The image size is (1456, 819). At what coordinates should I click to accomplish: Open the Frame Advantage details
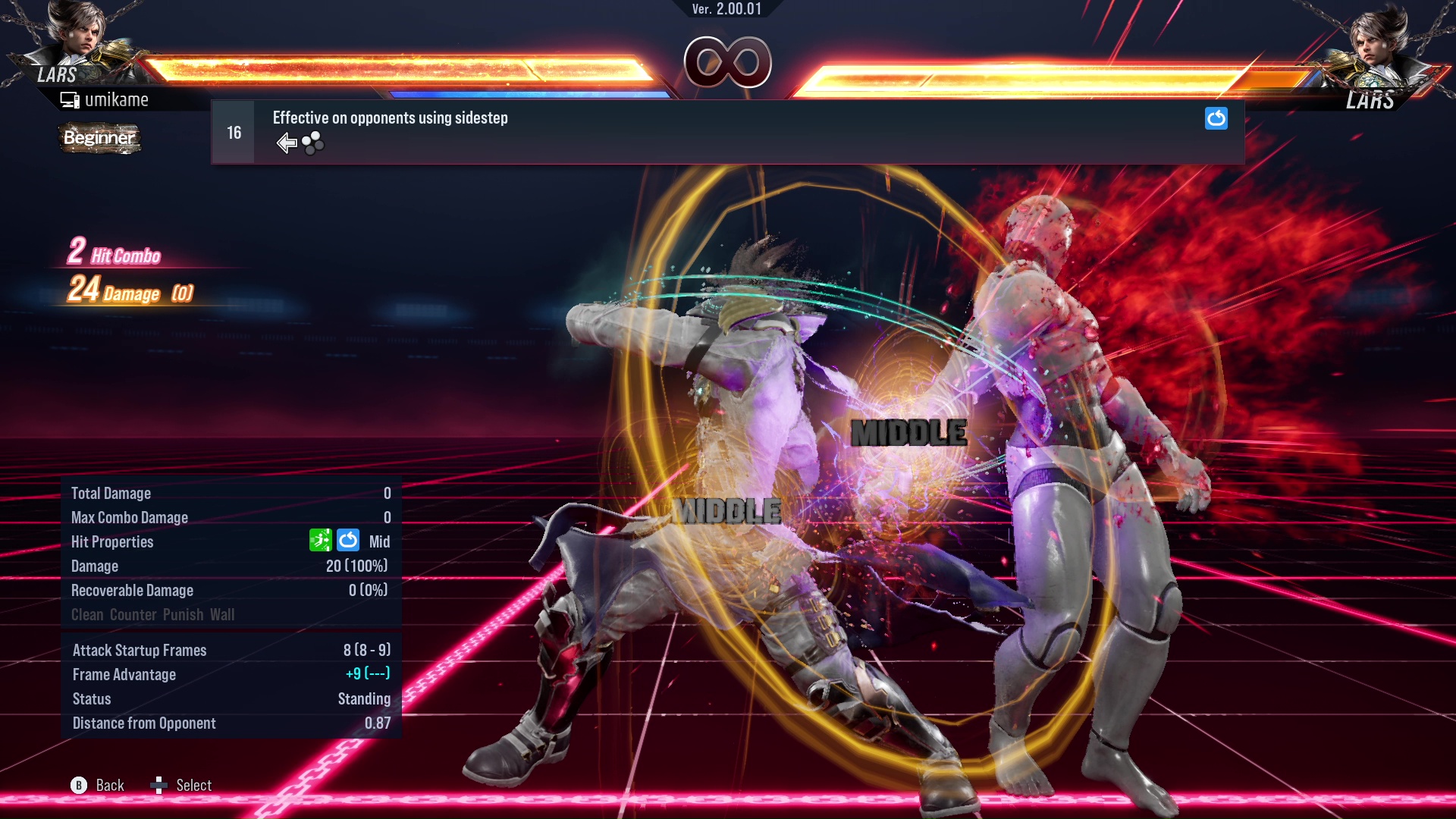124,674
